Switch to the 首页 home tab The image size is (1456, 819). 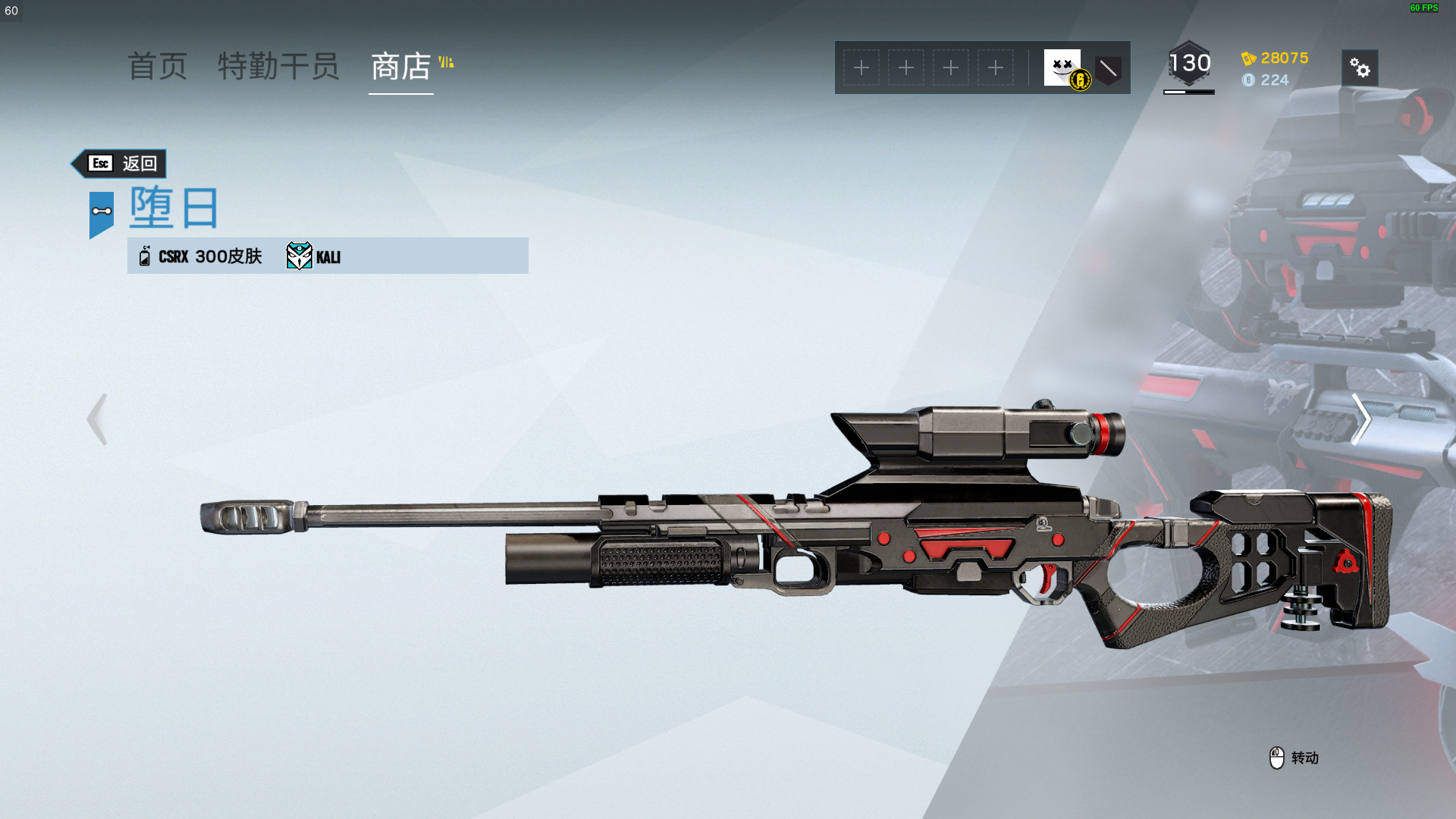[x=157, y=67]
